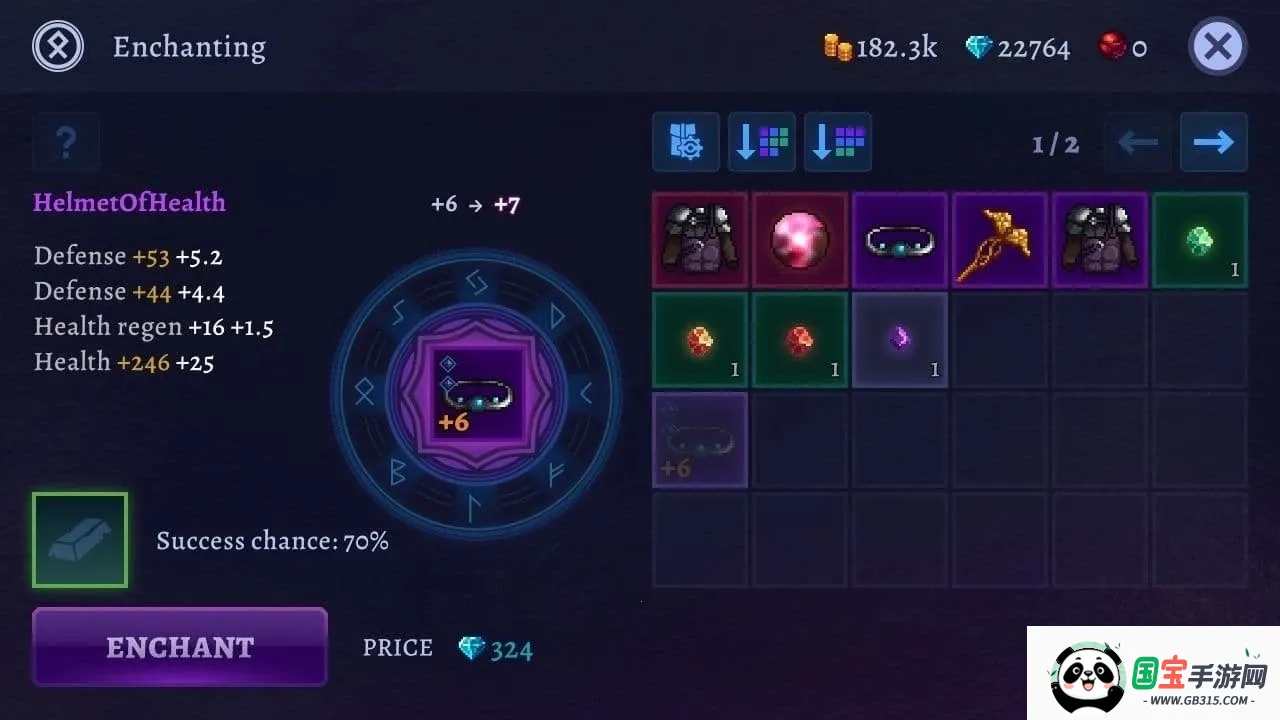Select the purple crystal shard slot
Viewport: 1280px width, 720px height.
click(900, 340)
